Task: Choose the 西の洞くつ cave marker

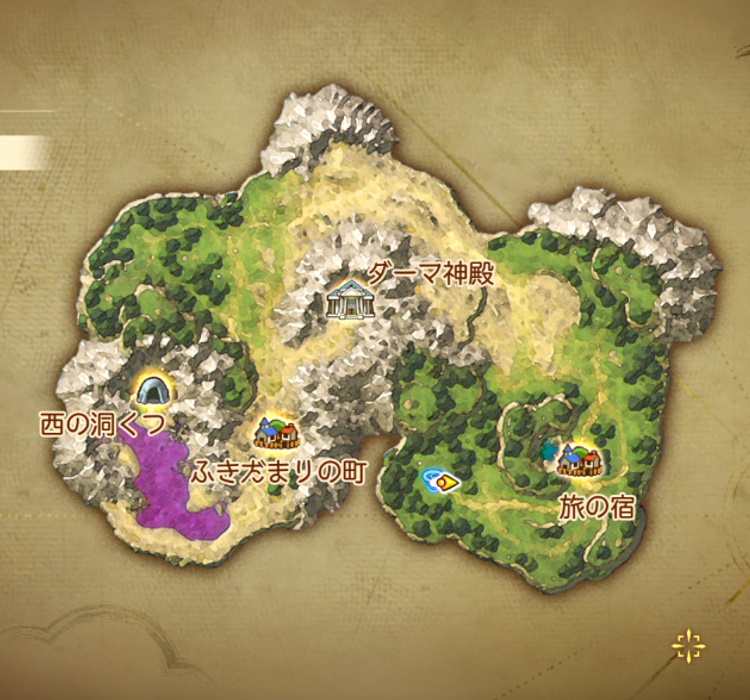Action: click(x=151, y=388)
